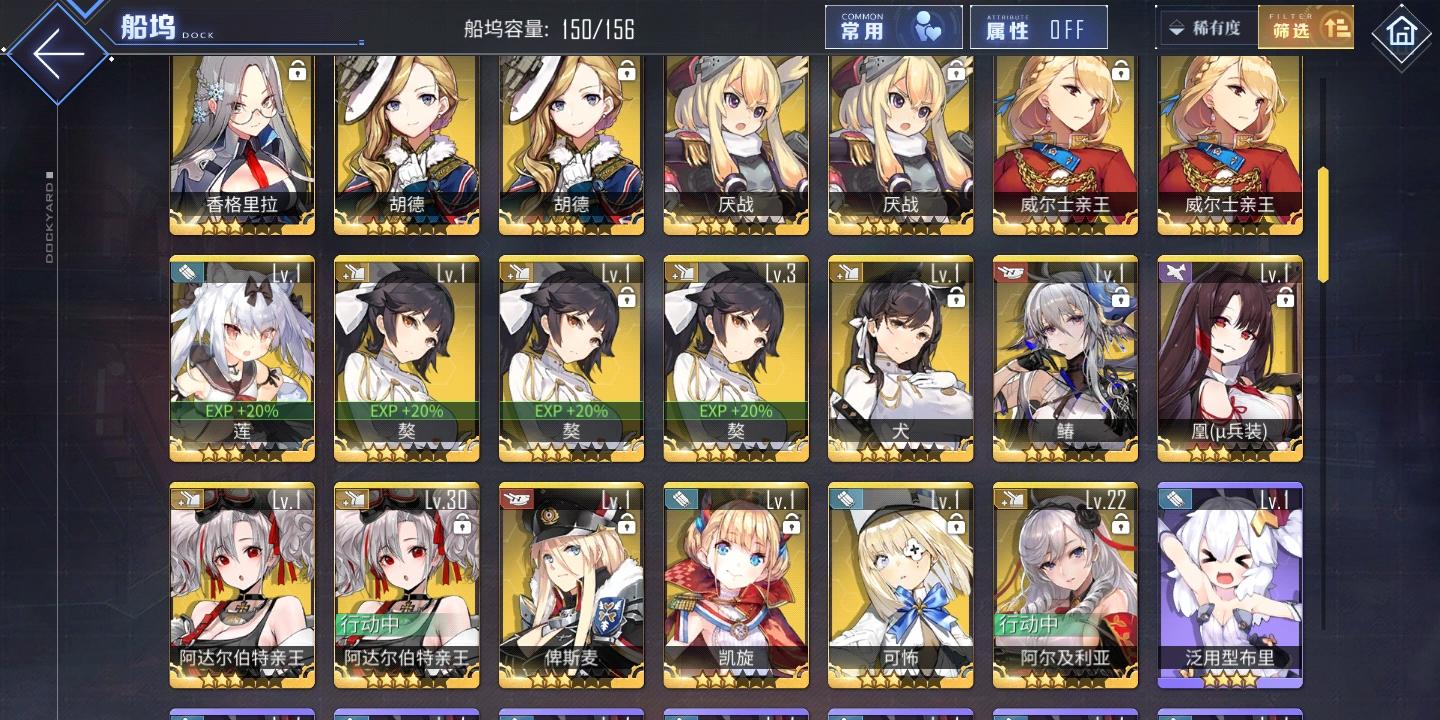Switch to the 常用 COMMON sort tab
Viewport: 1440px width, 720px height.
[880, 27]
